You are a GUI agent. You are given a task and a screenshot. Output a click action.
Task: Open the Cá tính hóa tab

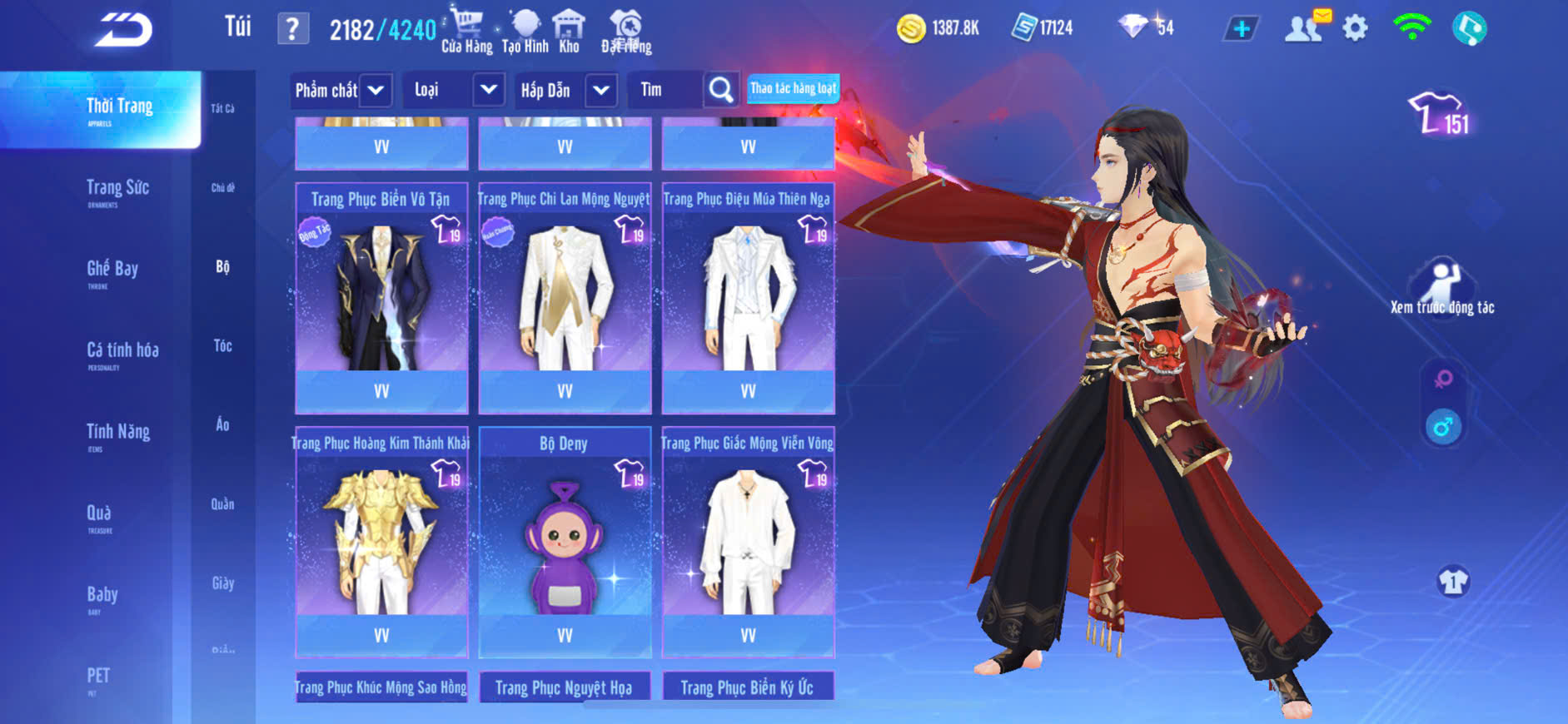pyautogui.click(x=122, y=351)
